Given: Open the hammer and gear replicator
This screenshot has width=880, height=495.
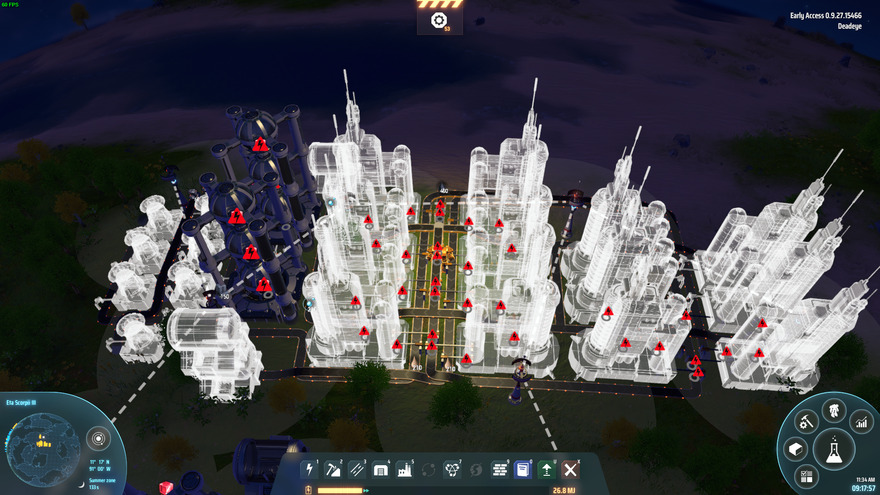Looking at the screenshot, I should (806, 423).
